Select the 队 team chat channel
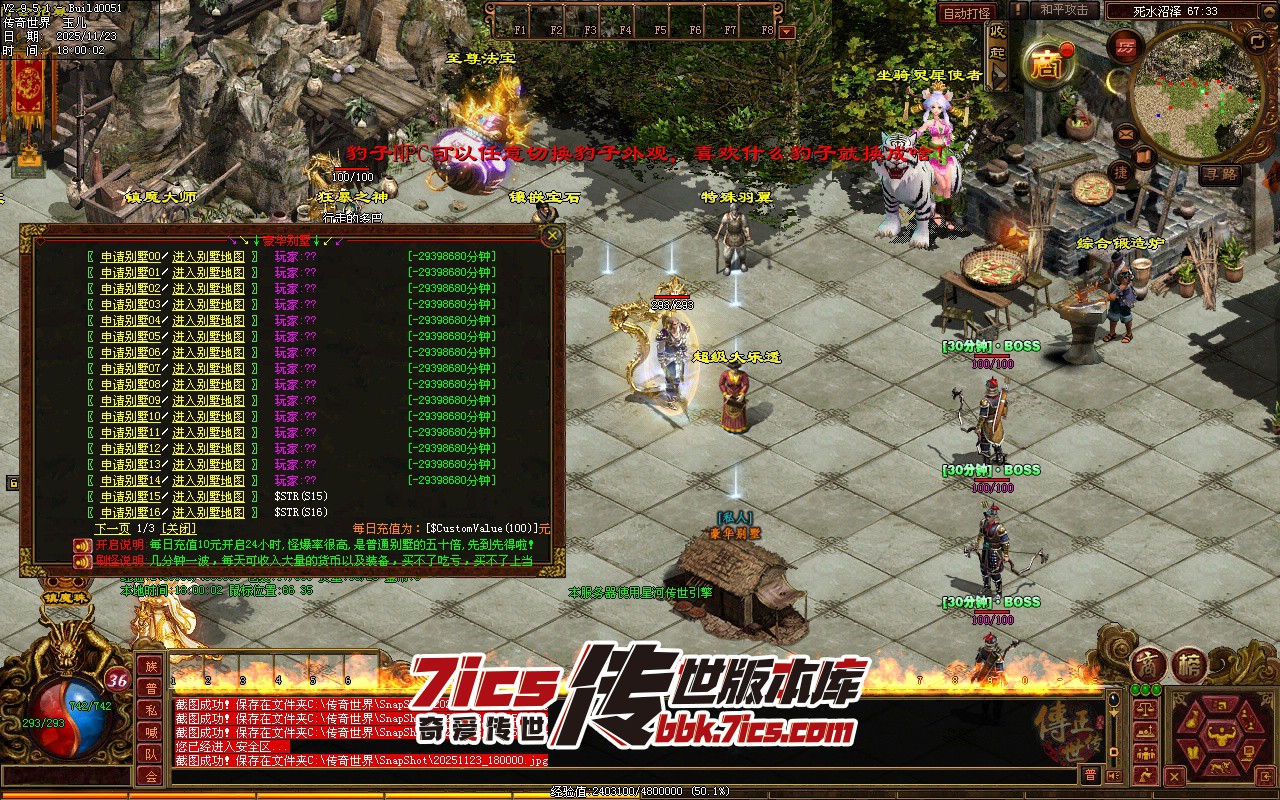 point(150,754)
